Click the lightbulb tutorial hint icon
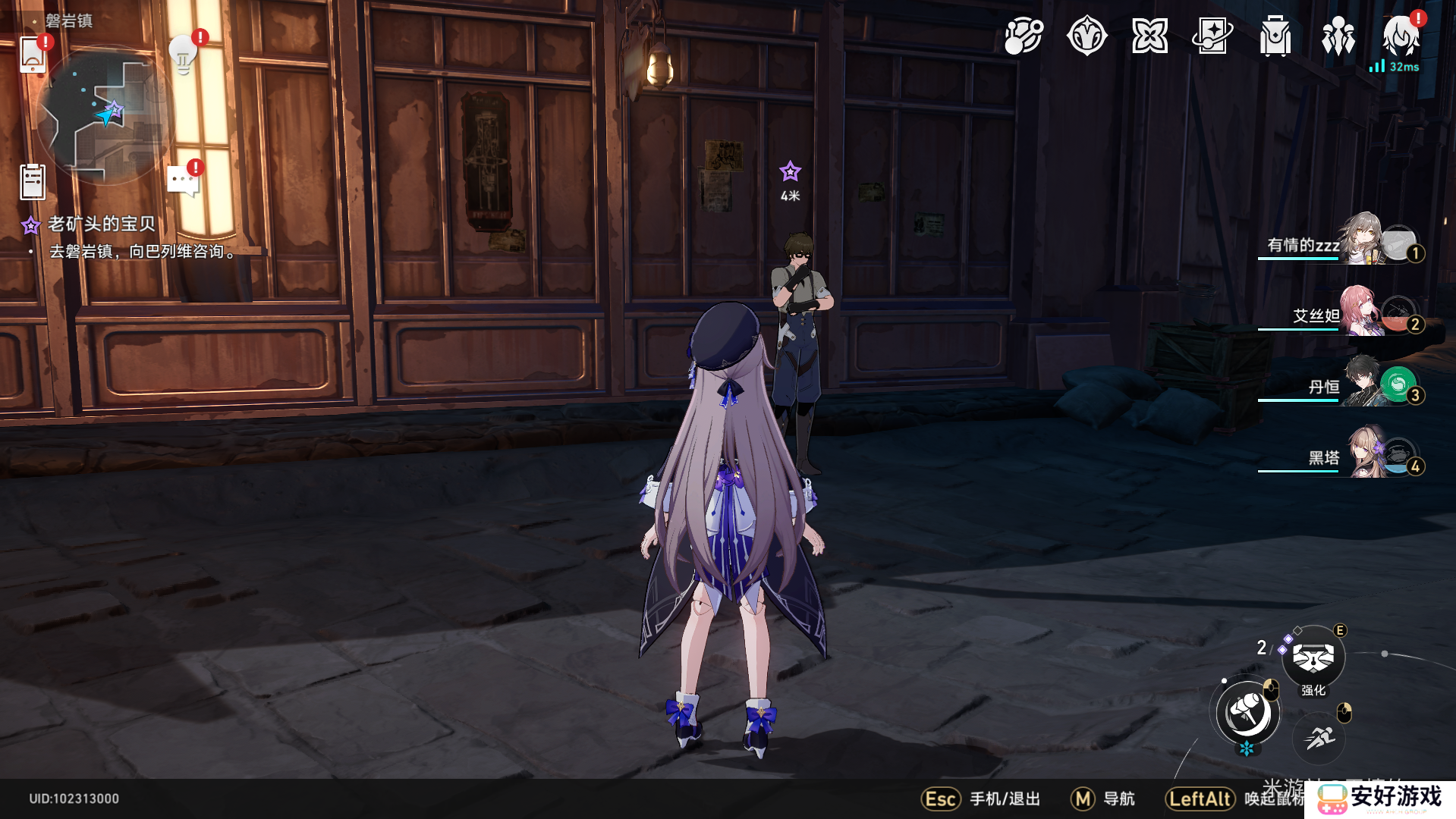The height and width of the screenshot is (819, 1456). pyautogui.click(x=184, y=54)
